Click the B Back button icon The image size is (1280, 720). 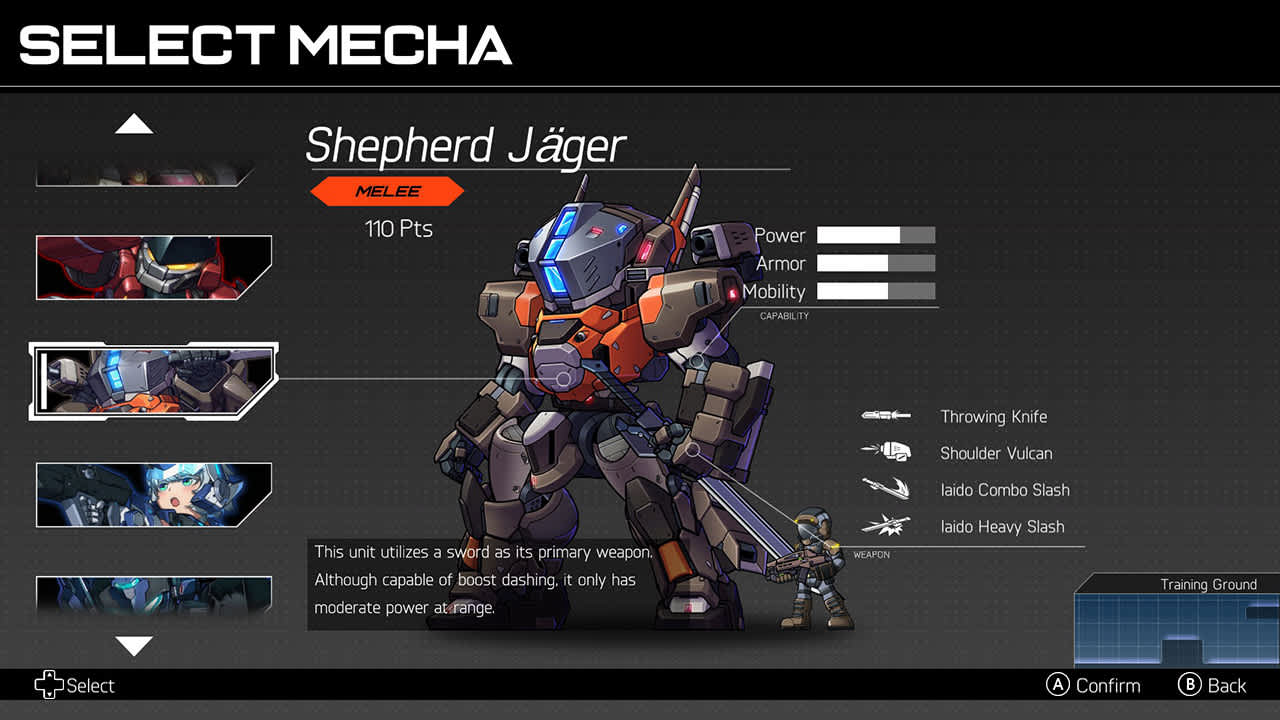(1190, 685)
